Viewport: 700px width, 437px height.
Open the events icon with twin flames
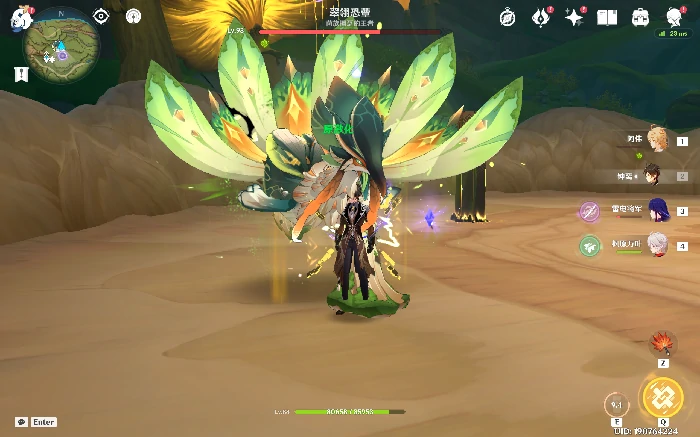pos(541,17)
